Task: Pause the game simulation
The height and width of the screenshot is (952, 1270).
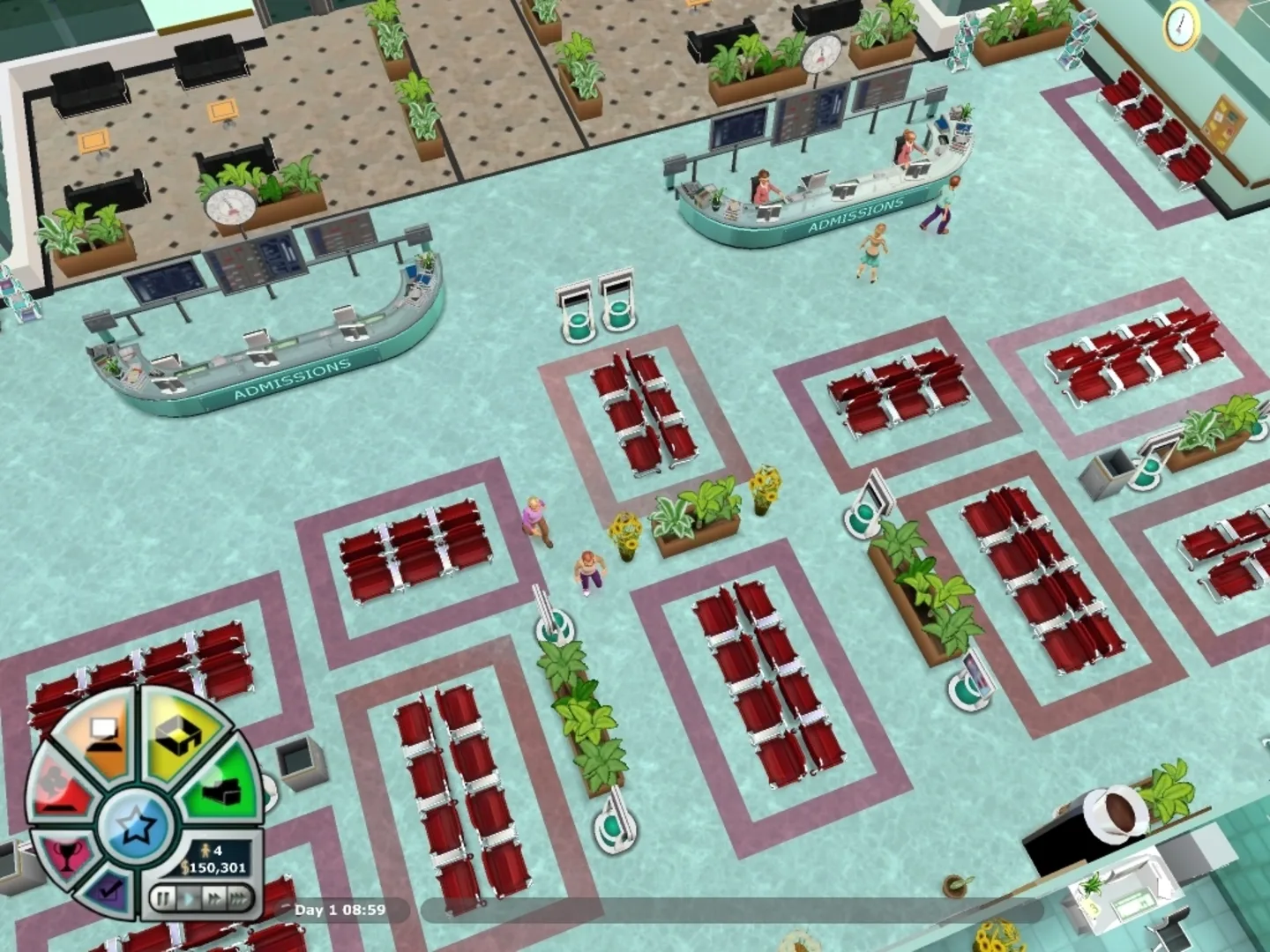Action: click(163, 898)
